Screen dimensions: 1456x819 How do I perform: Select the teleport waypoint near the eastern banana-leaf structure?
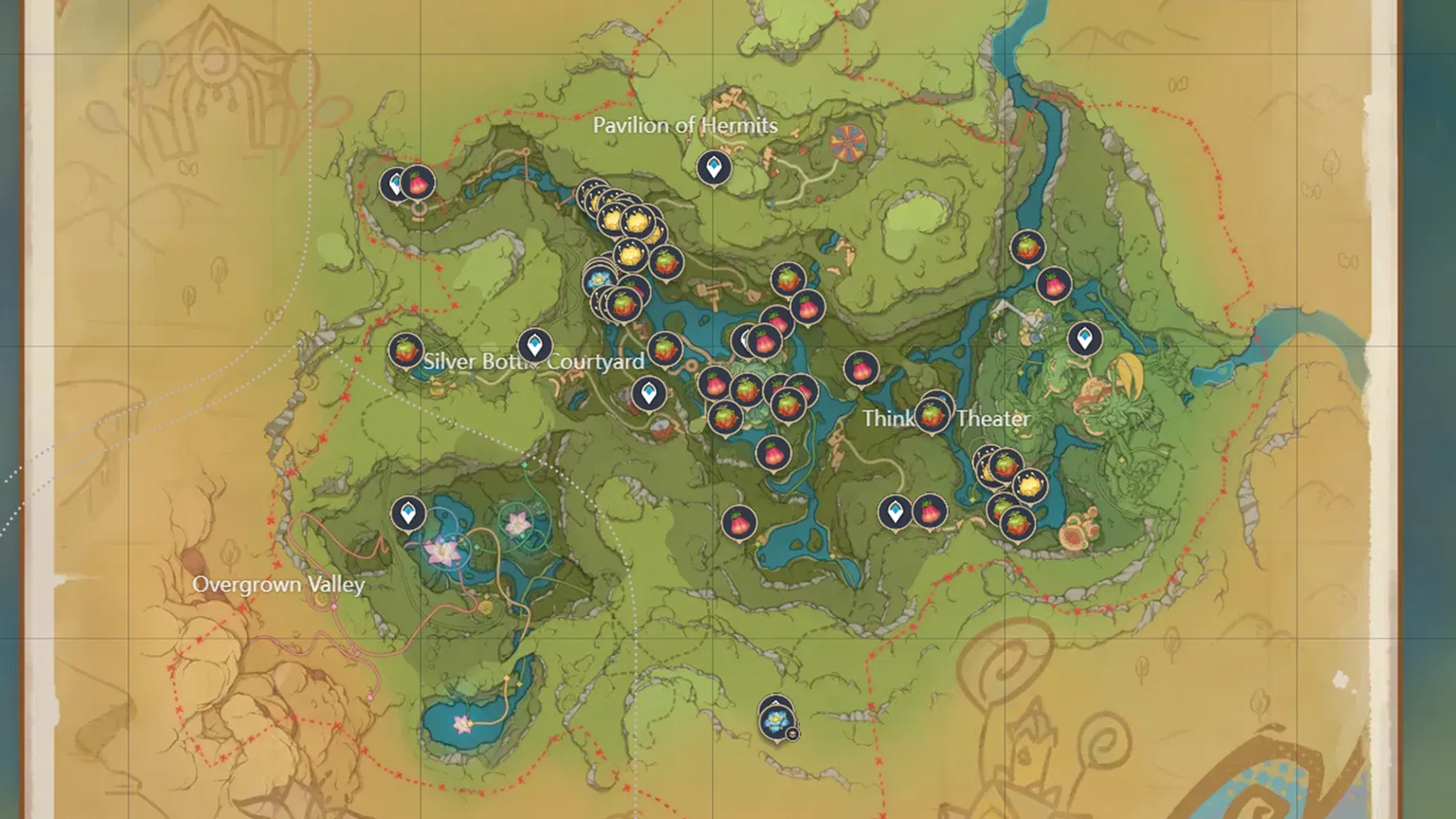click(1086, 337)
